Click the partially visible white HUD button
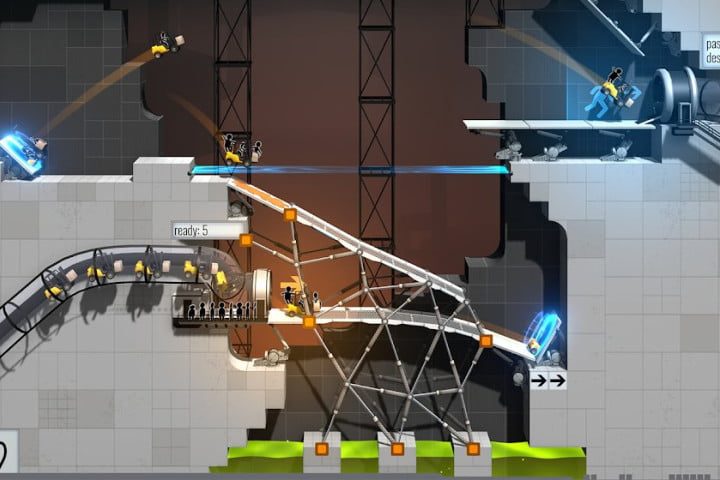The height and width of the screenshot is (480, 720). [x=6, y=451]
